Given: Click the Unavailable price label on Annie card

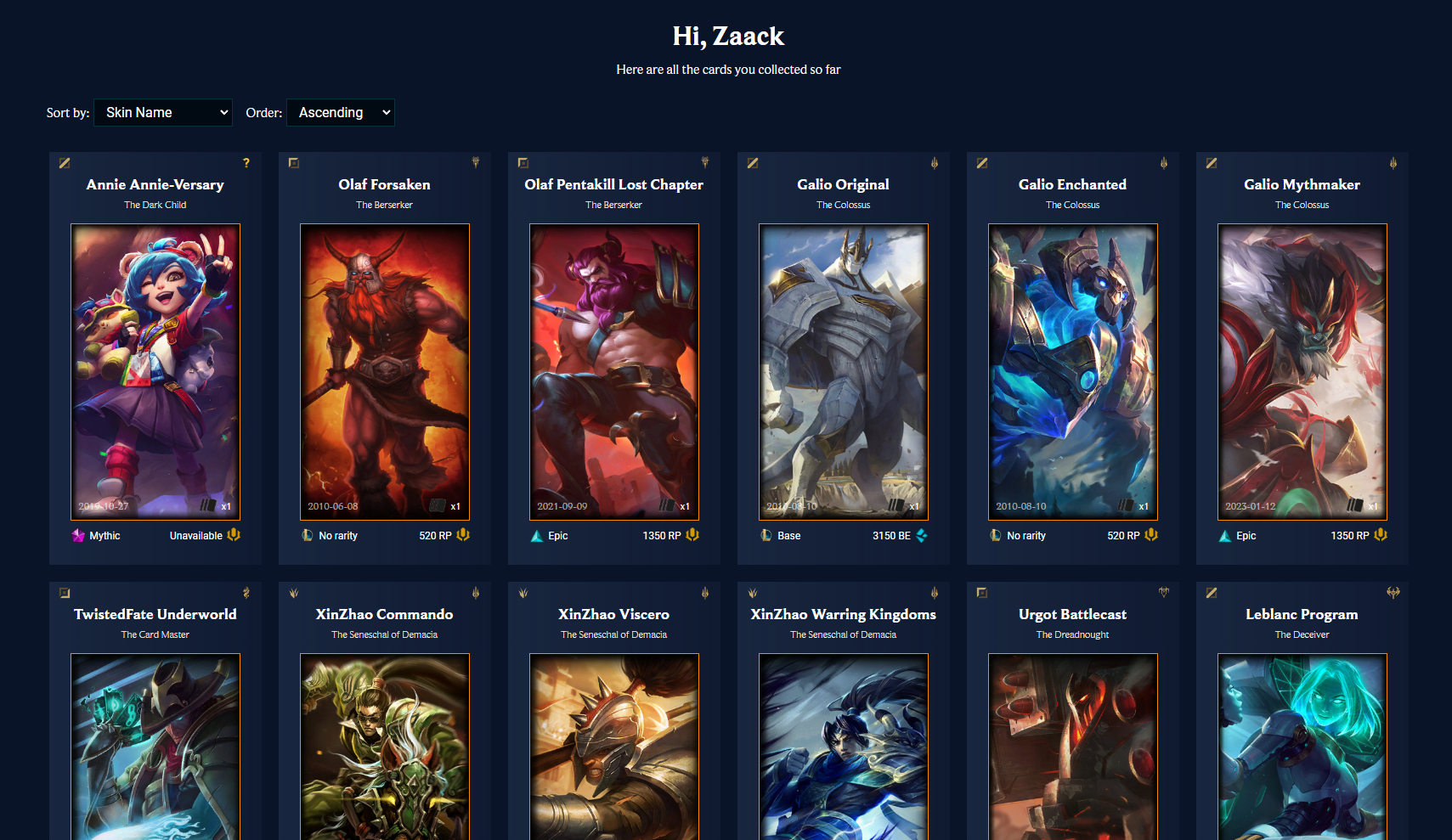Looking at the screenshot, I should (196, 535).
